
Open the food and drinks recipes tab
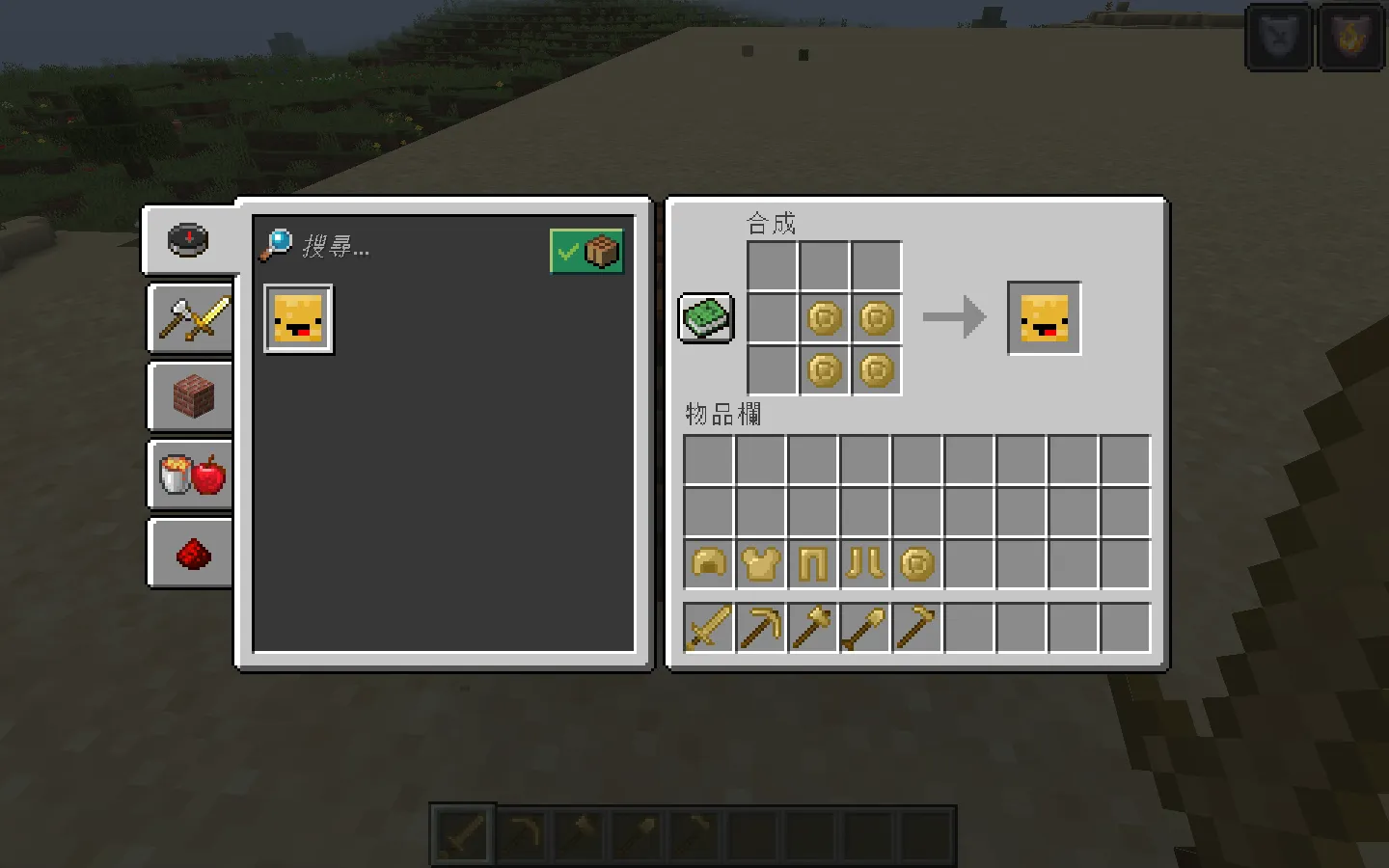(x=190, y=475)
